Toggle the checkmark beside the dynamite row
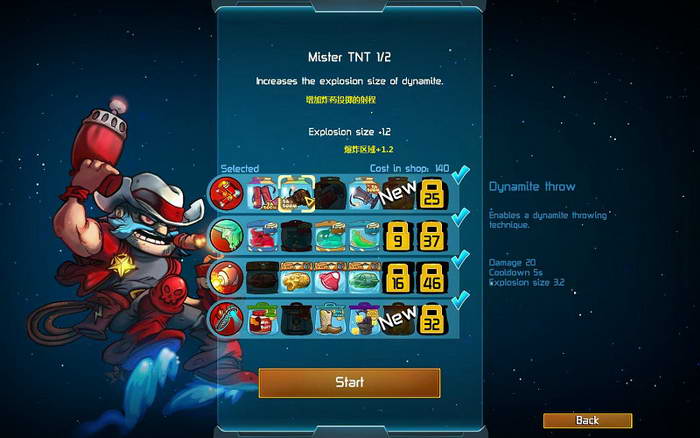700x438 pixels. [460, 175]
